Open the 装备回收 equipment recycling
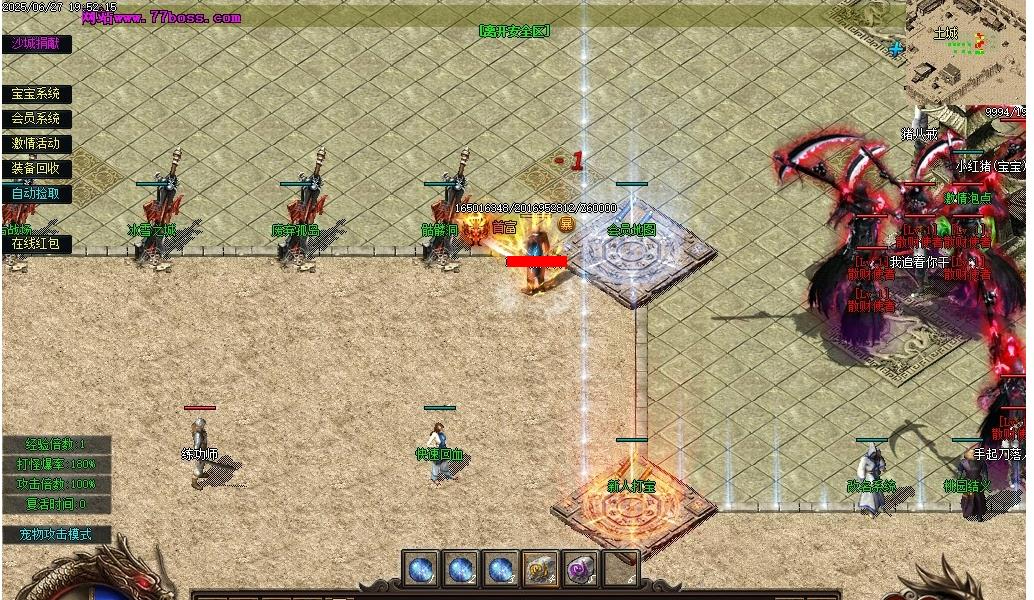The width and height of the screenshot is (1034, 600). coord(36,169)
